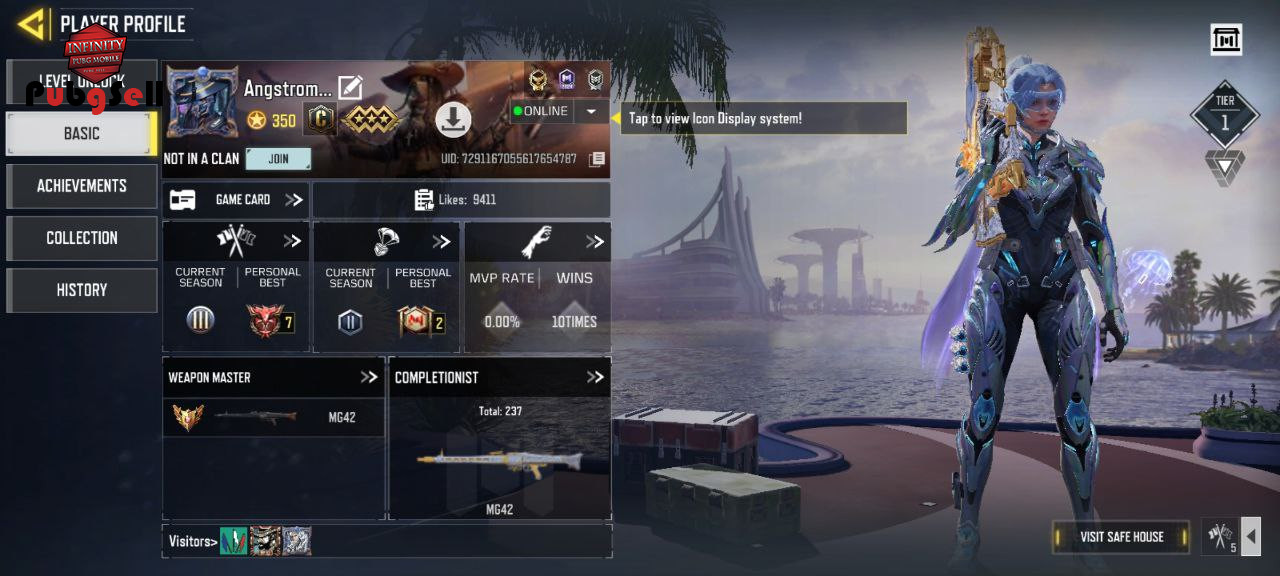Edit the player name with pencil icon
Screen dimensions: 1280x576
tap(350, 88)
